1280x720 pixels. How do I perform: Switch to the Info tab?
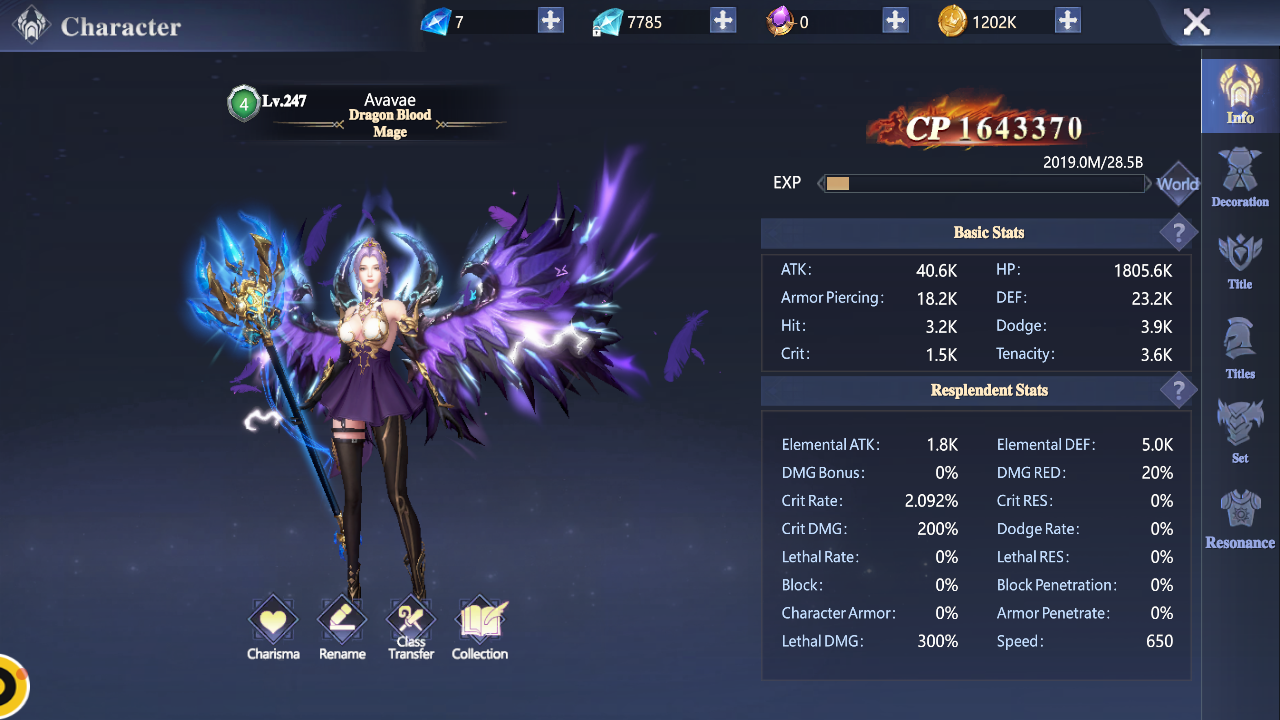pyautogui.click(x=1240, y=96)
